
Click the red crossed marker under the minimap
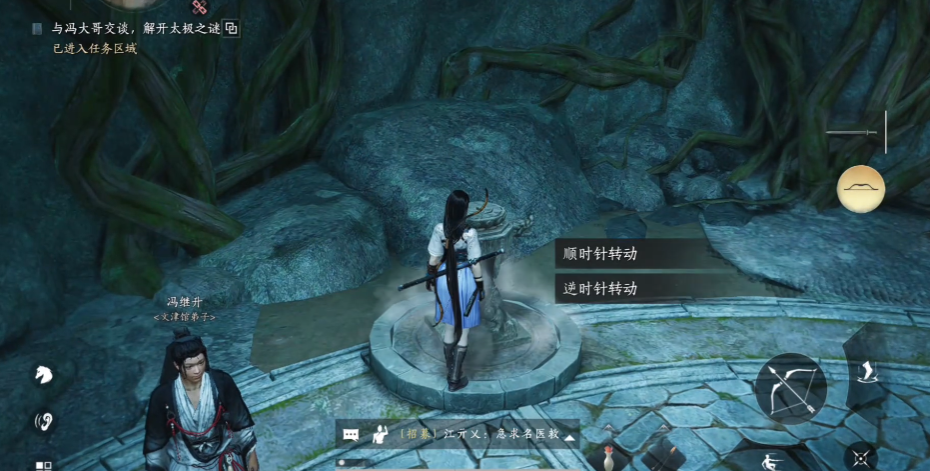click(198, 7)
